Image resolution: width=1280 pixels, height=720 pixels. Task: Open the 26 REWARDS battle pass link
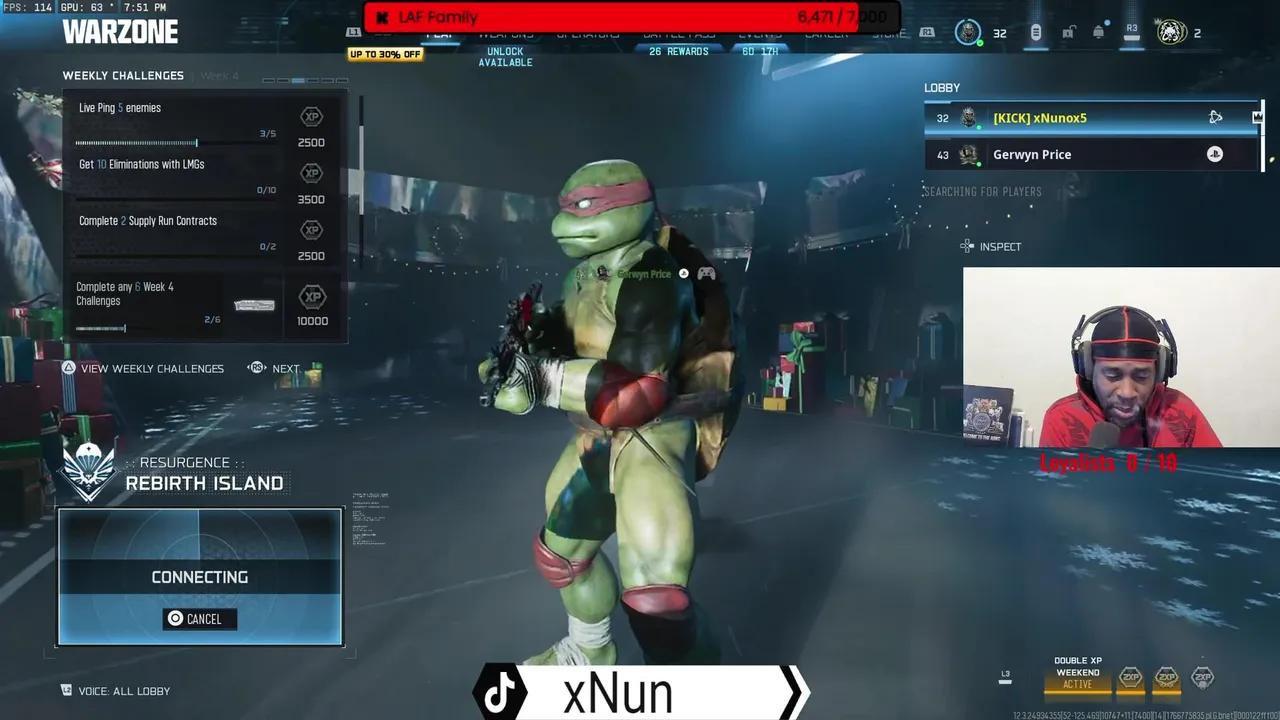coord(679,50)
